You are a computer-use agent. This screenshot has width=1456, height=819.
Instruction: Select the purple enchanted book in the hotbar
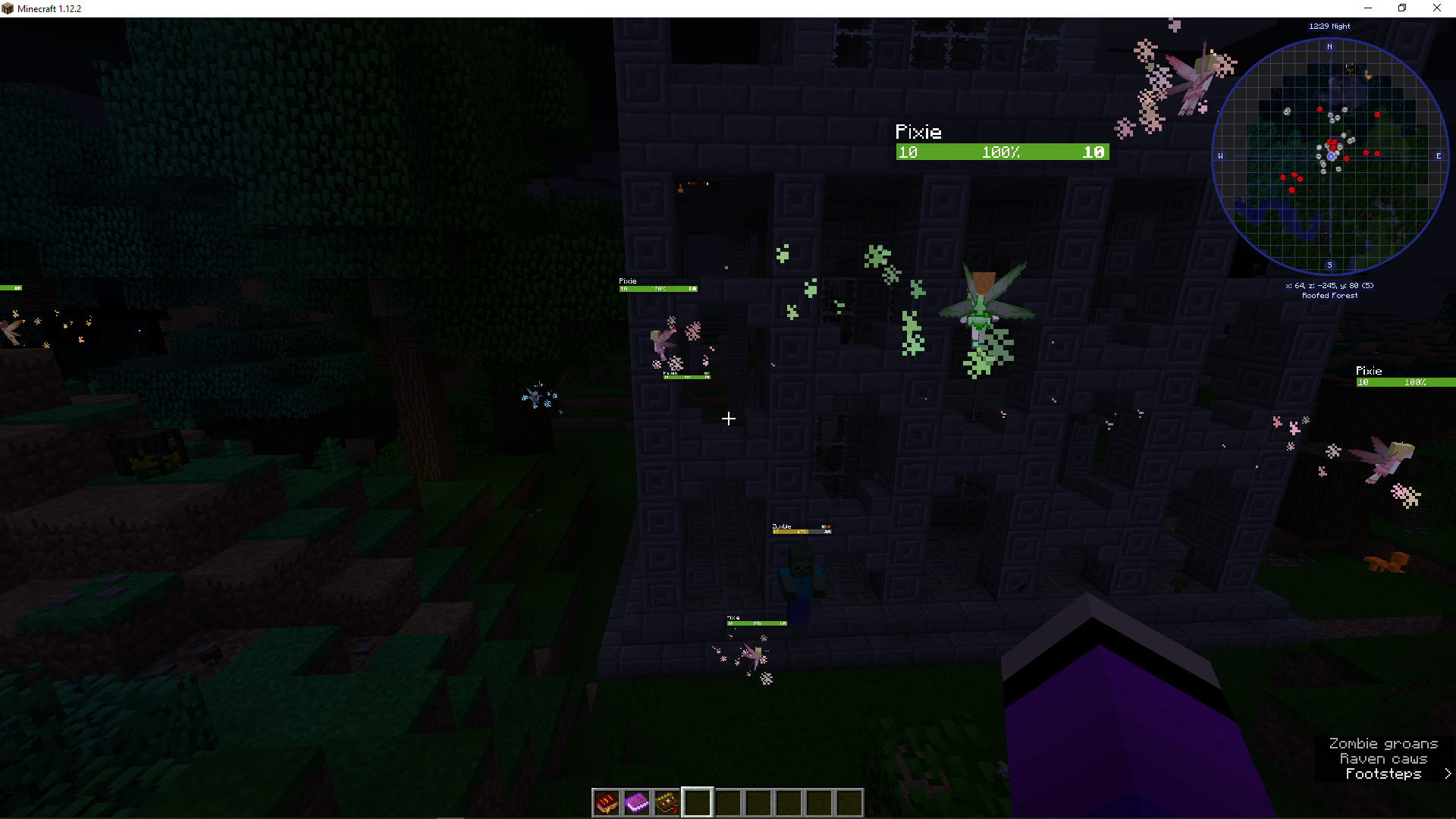tap(636, 802)
